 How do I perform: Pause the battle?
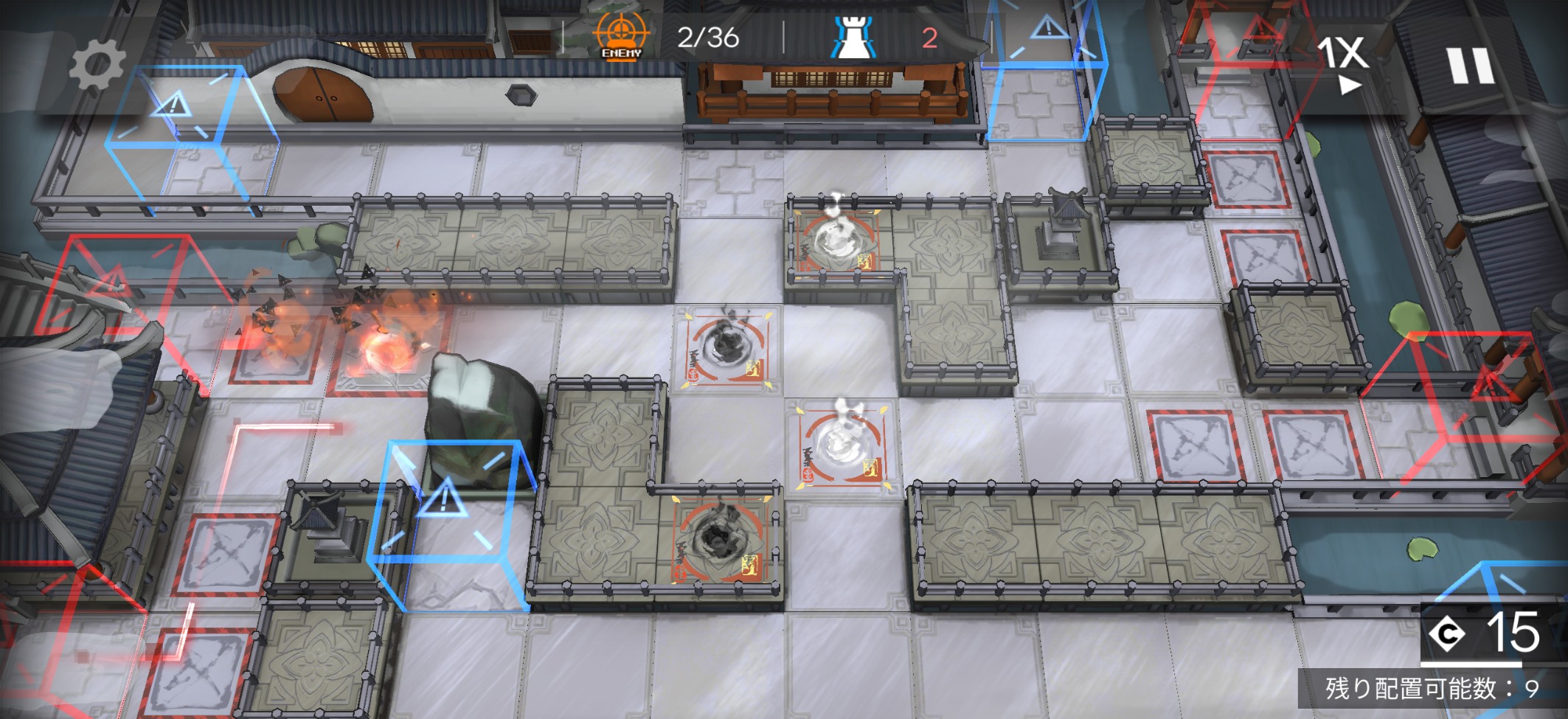pos(1471,66)
